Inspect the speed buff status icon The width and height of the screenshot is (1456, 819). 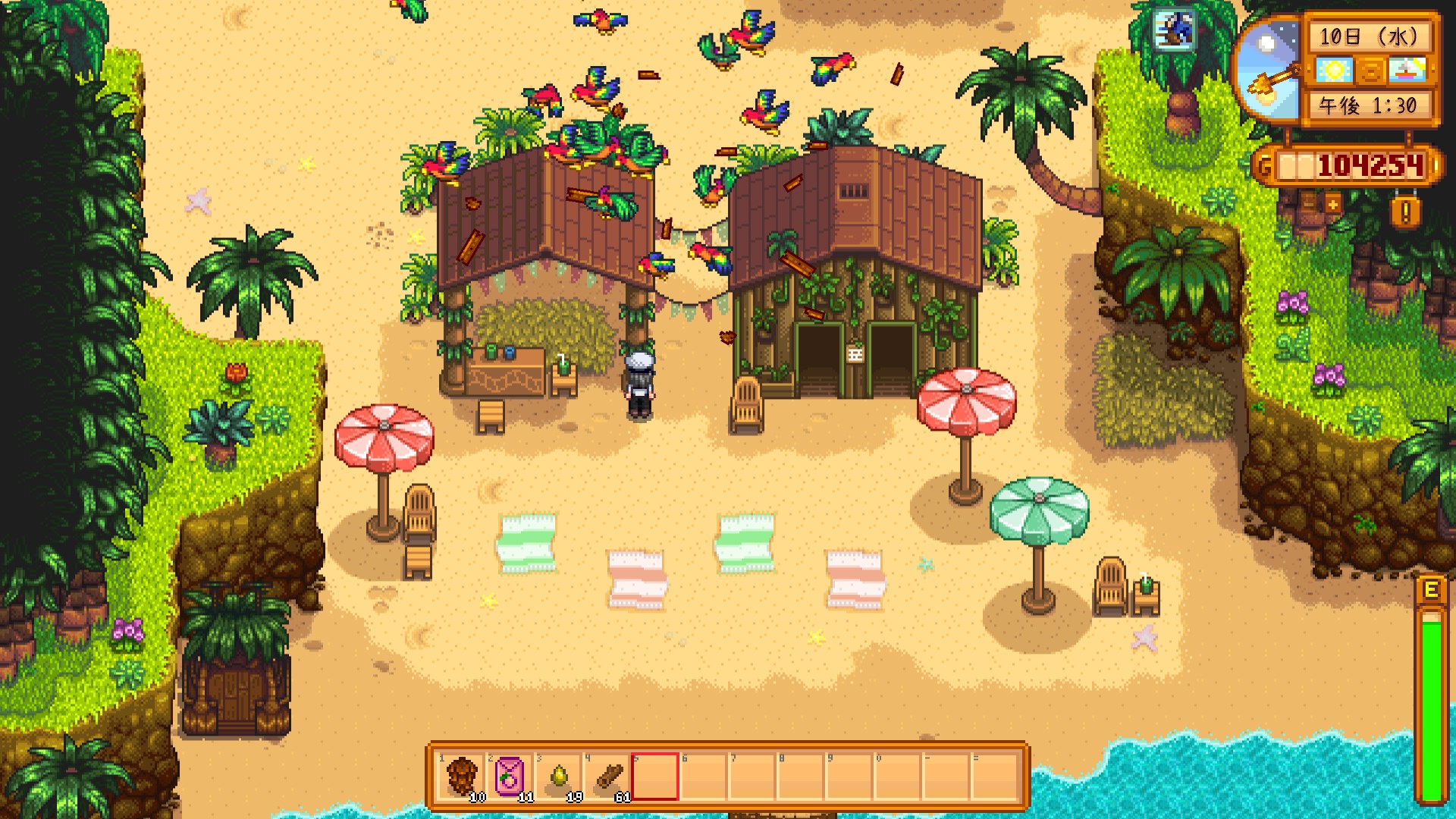pyautogui.click(x=1174, y=30)
